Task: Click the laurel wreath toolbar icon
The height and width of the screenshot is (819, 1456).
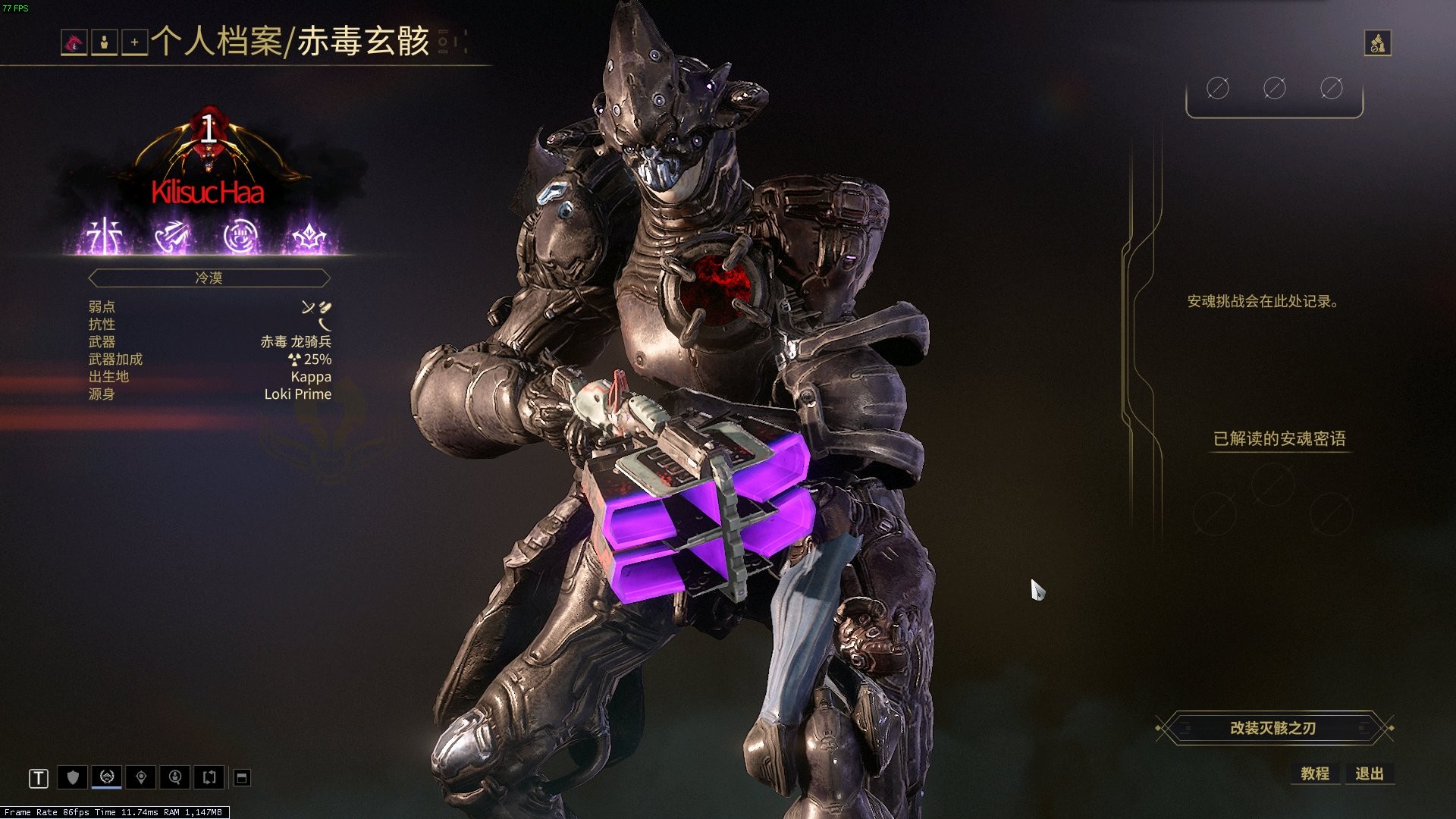Action: pyautogui.click(x=106, y=777)
